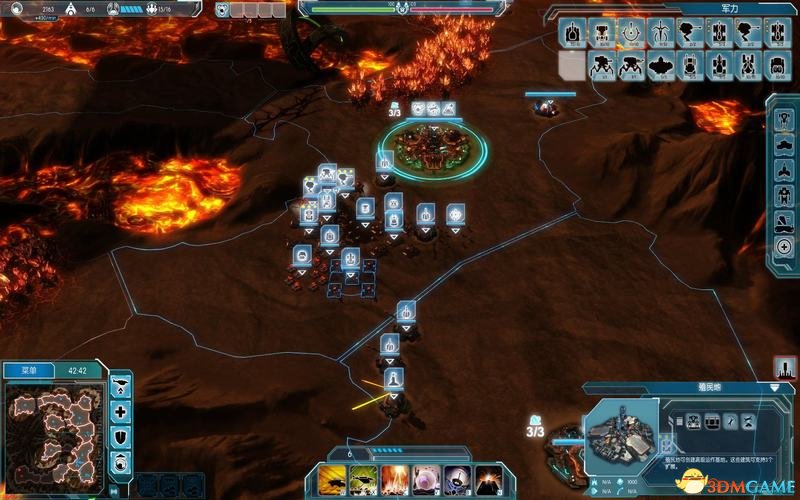Open the 菜单 menu button
Image resolution: width=800 pixels, height=500 pixels.
pos(28,370)
